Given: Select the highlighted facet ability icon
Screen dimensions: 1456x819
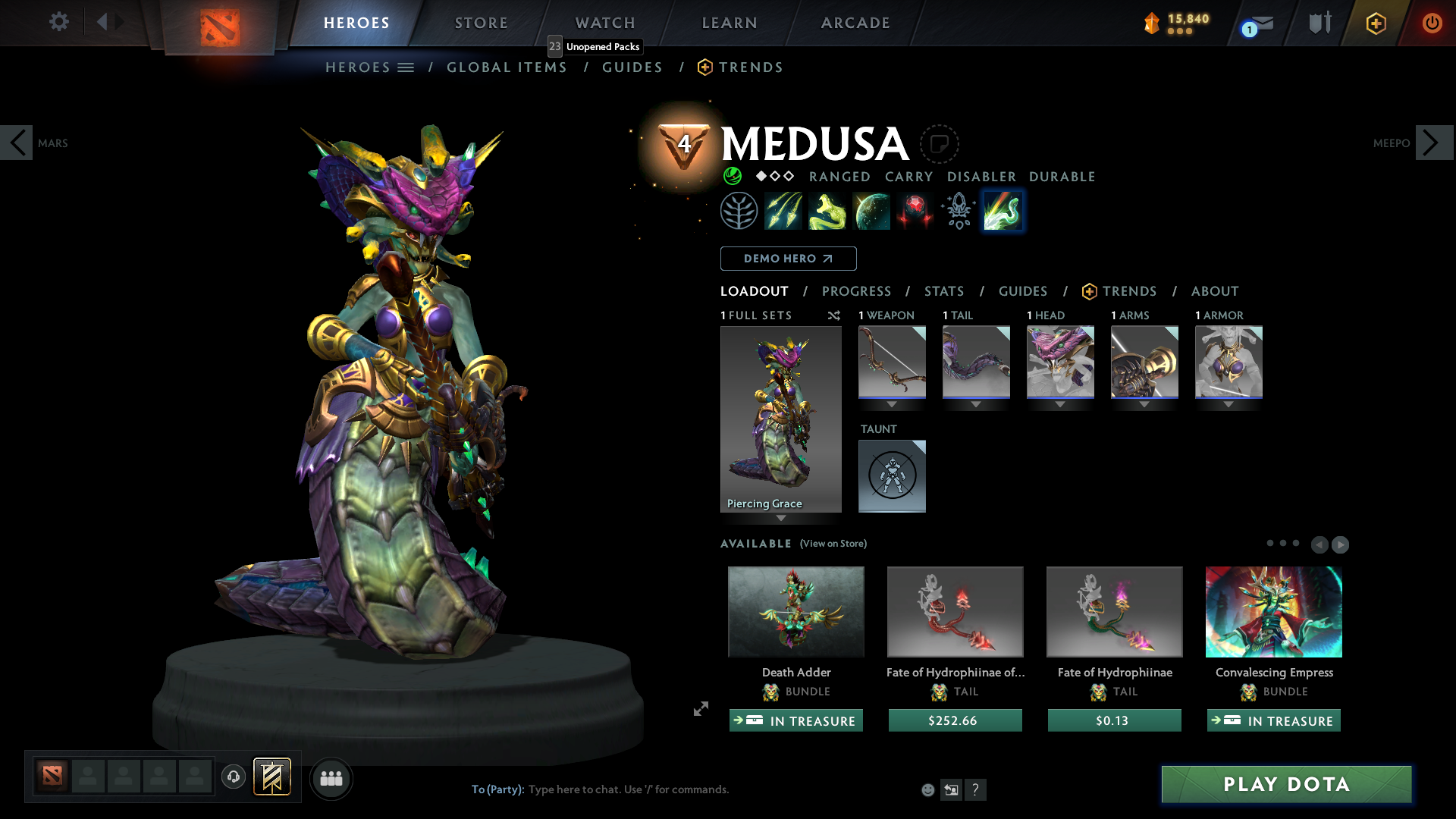Looking at the screenshot, I should (1003, 211).
